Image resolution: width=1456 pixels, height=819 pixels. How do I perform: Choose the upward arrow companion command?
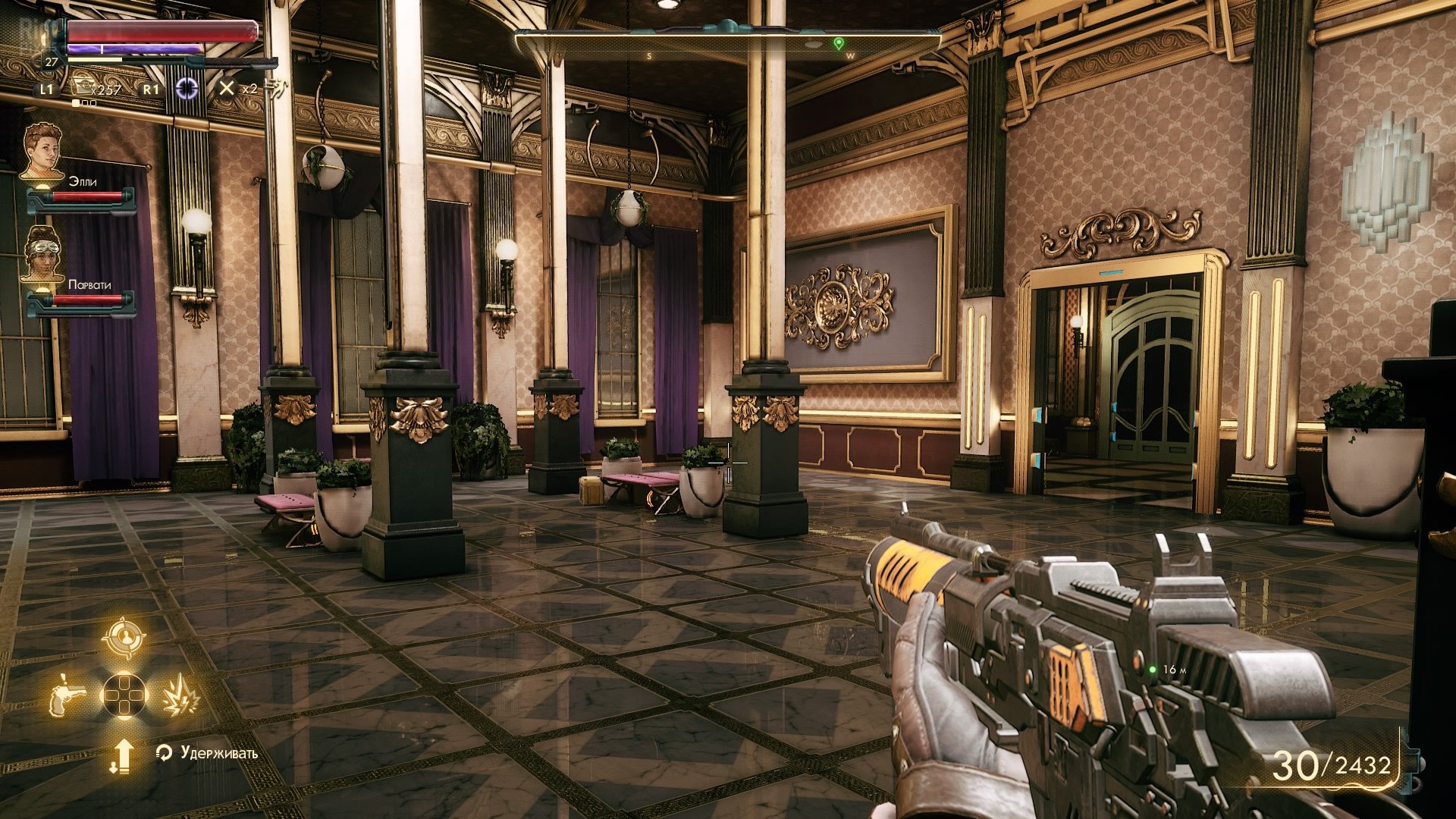(x=123, y=756)
